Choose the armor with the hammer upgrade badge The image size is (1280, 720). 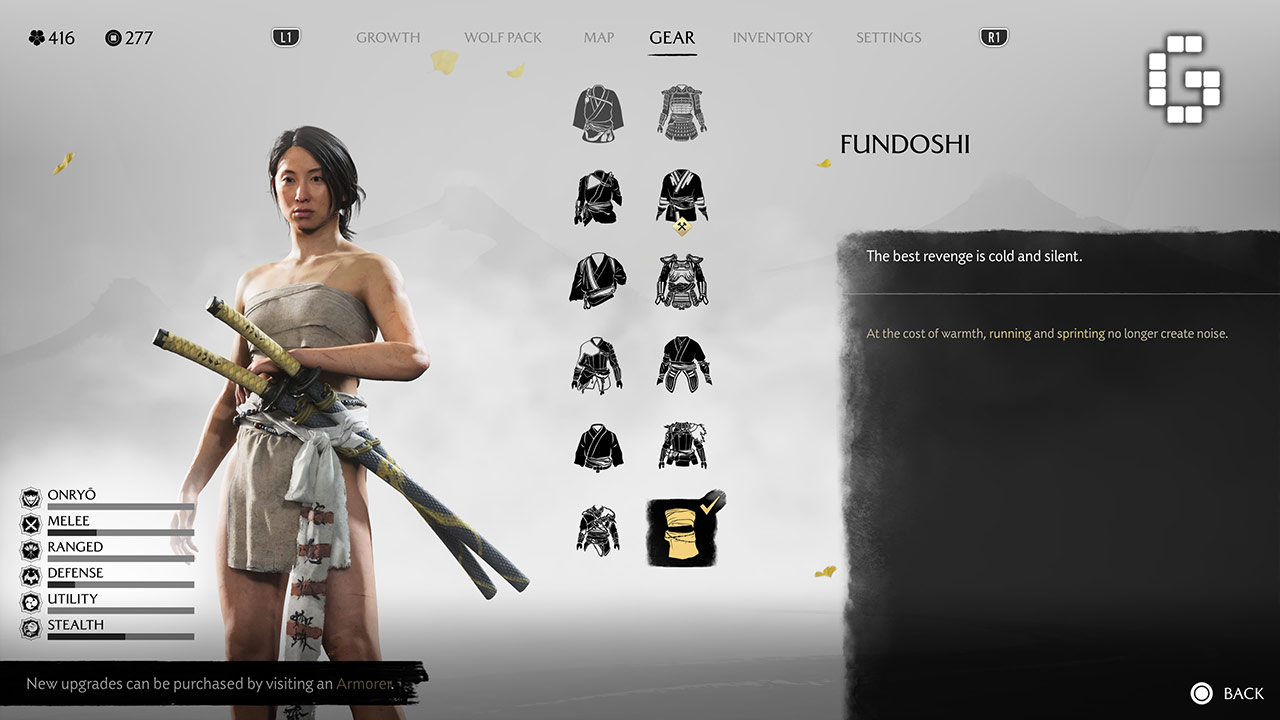coord(683,197)
